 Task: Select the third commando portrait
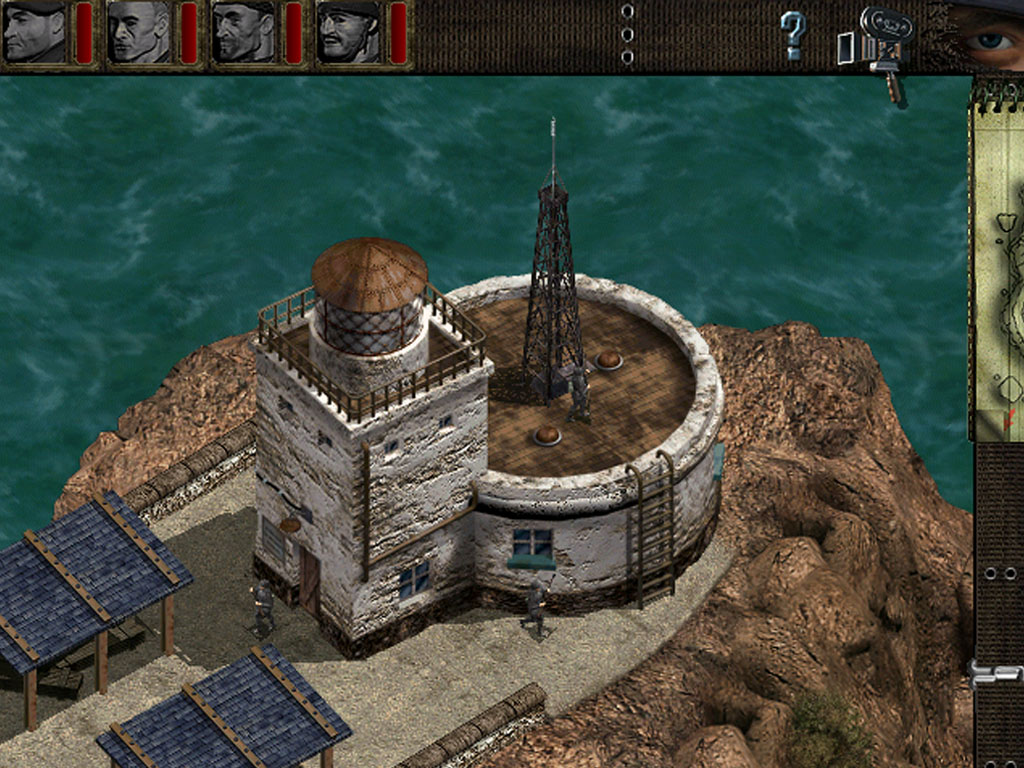243,33
